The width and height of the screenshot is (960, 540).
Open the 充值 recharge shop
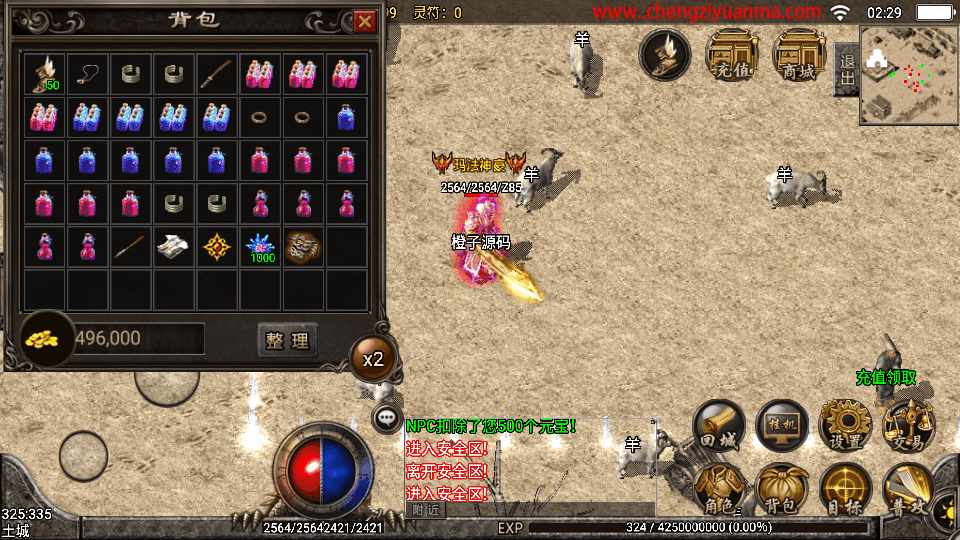coord(733,55)
